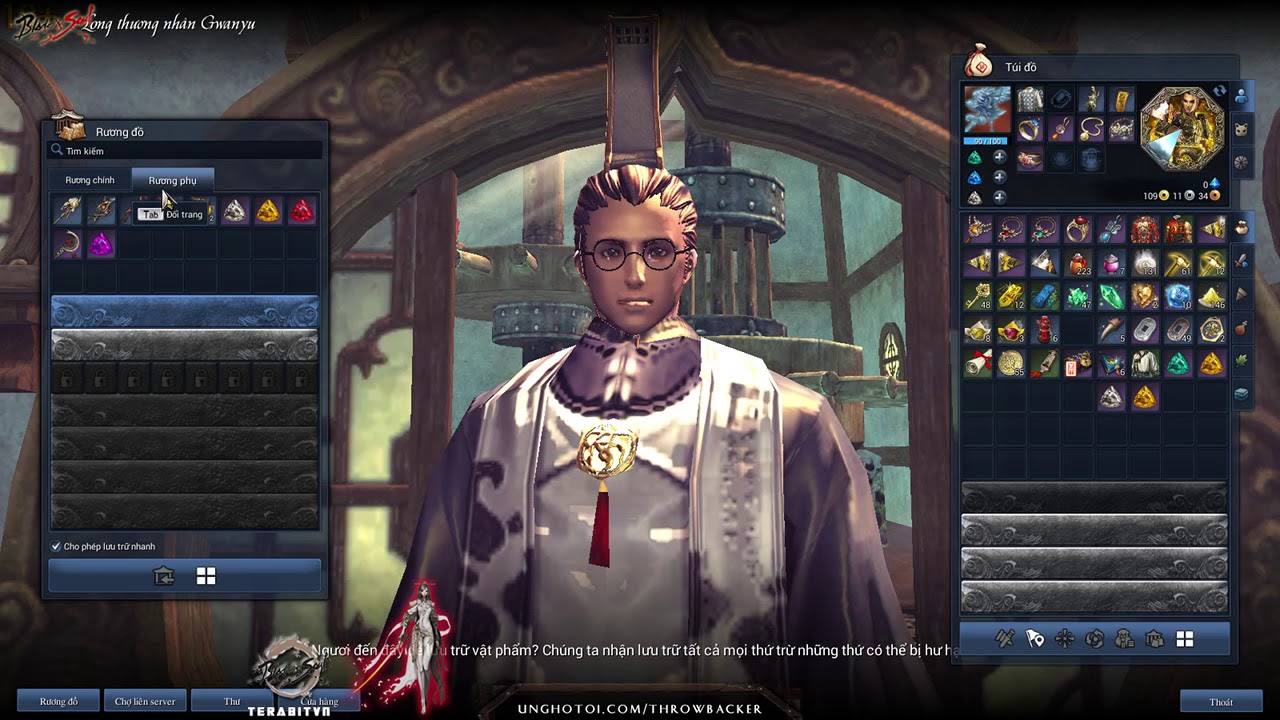Open the cat pet tab in Túi đồ

(x=1242, y=130)
